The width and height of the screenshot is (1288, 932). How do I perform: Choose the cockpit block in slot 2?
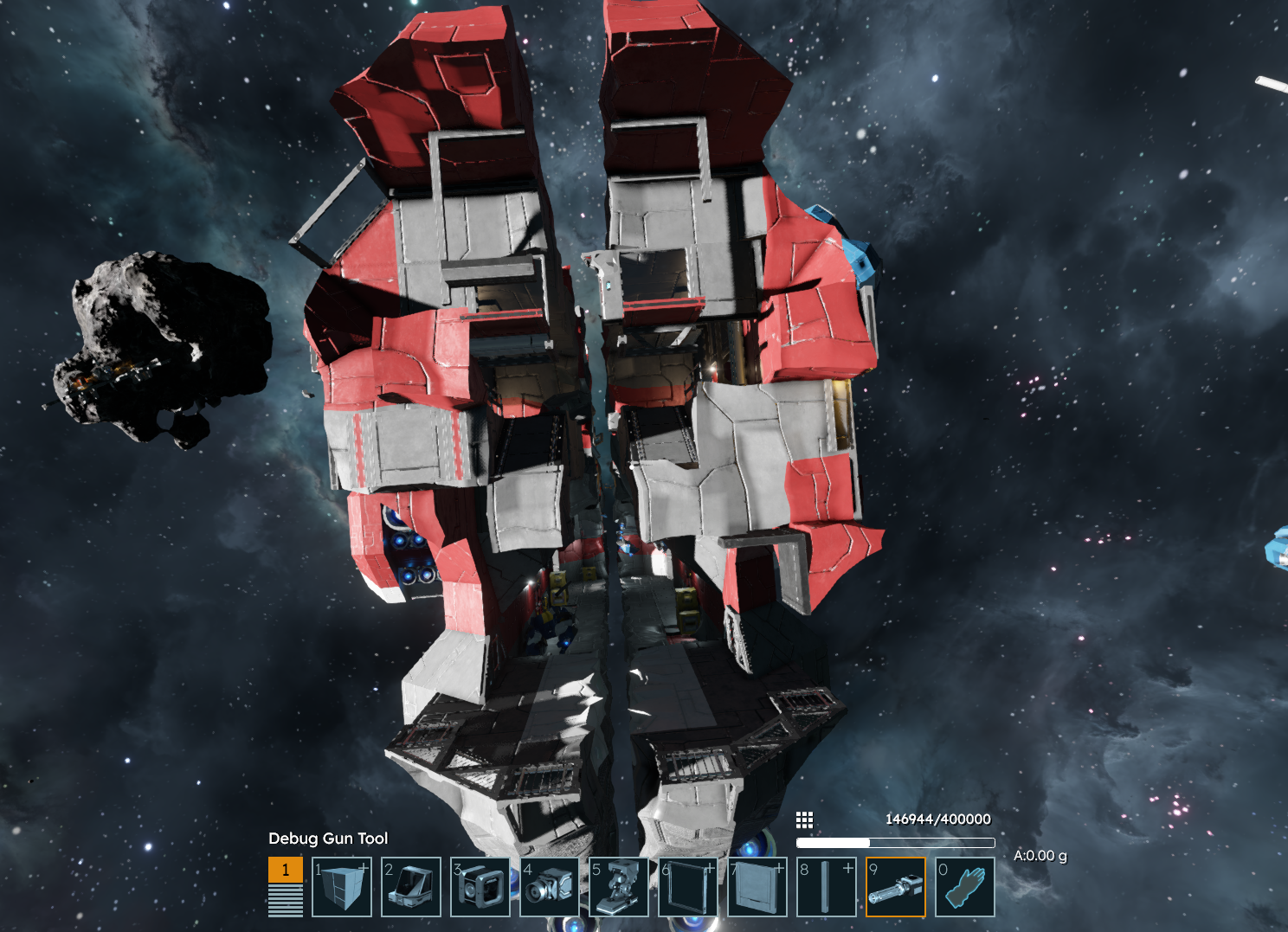click(x=411, y=887)
